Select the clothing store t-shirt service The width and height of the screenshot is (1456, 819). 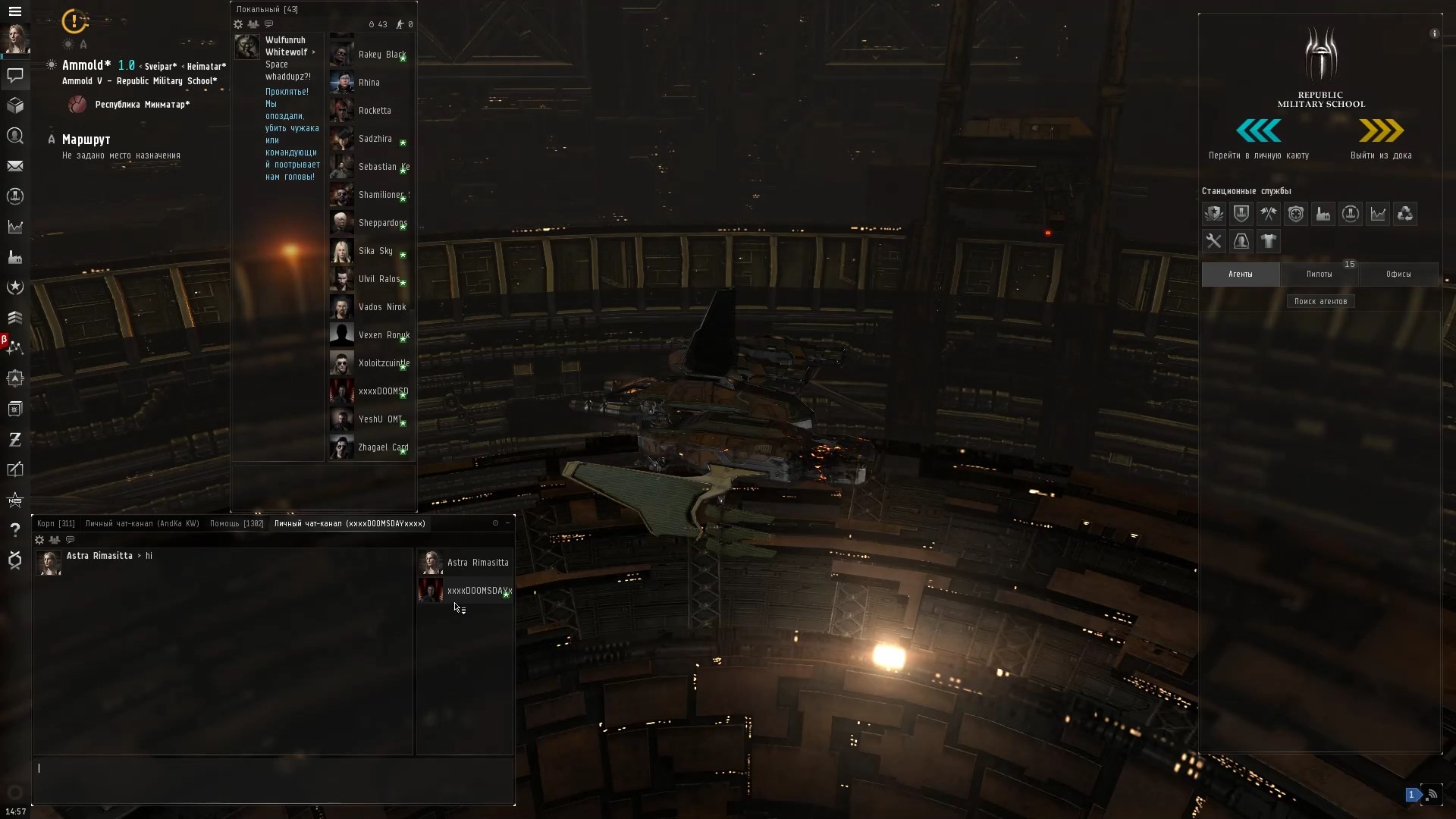(x=1269, y=241)
